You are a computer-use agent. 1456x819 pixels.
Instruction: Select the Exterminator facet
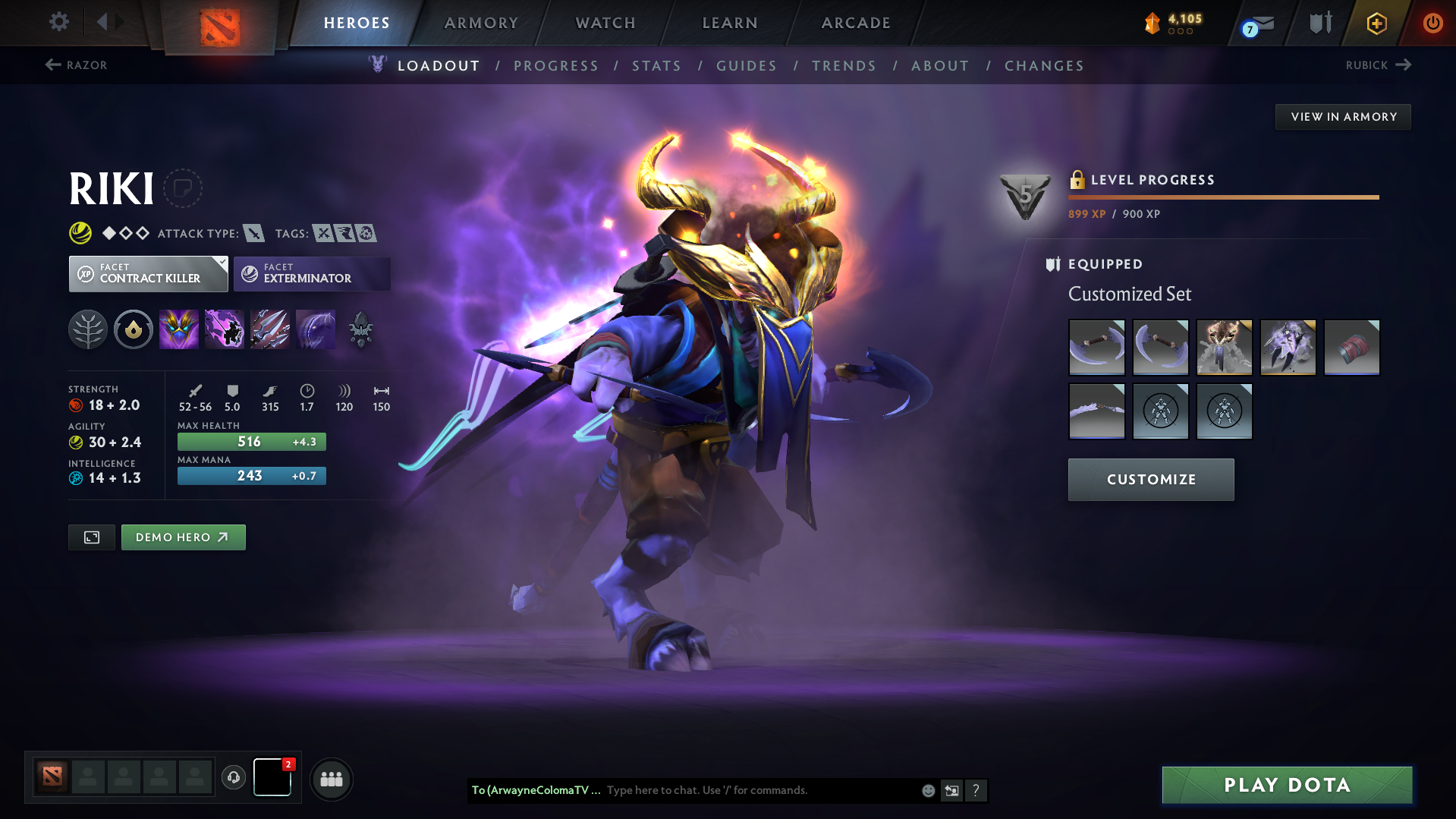coord(311,273)
